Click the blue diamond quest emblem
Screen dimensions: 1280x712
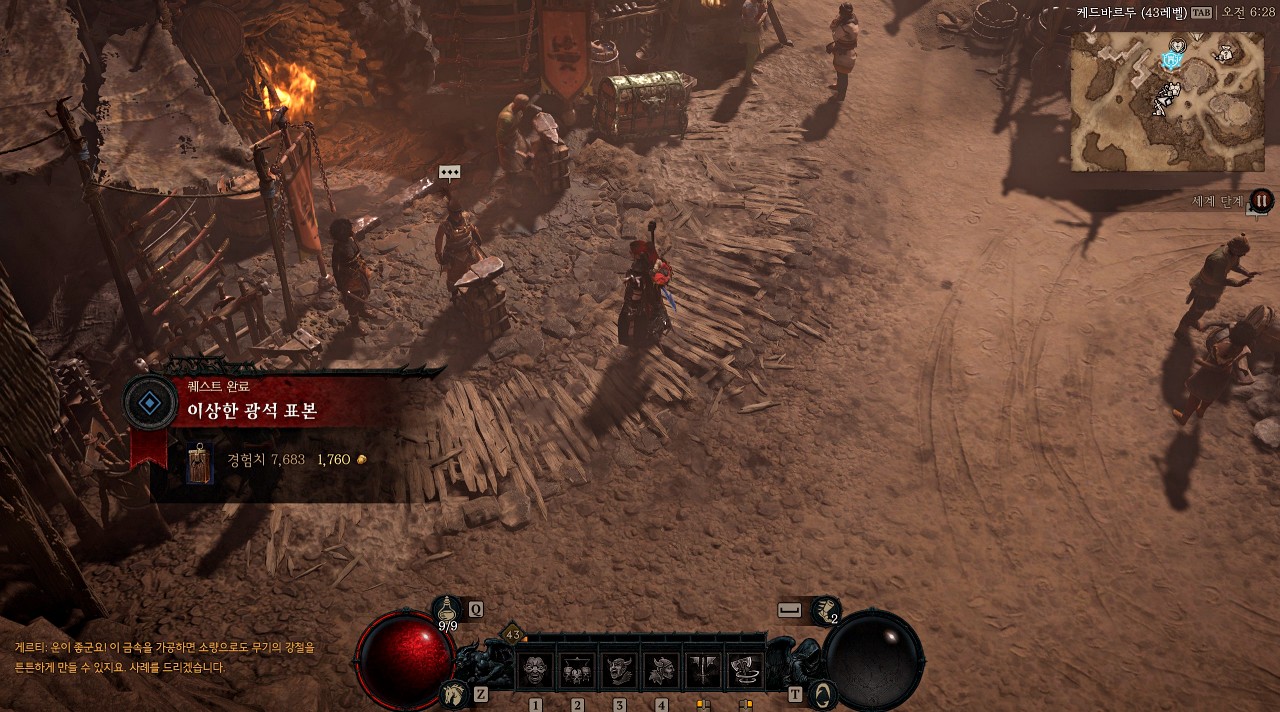point(149,403)
